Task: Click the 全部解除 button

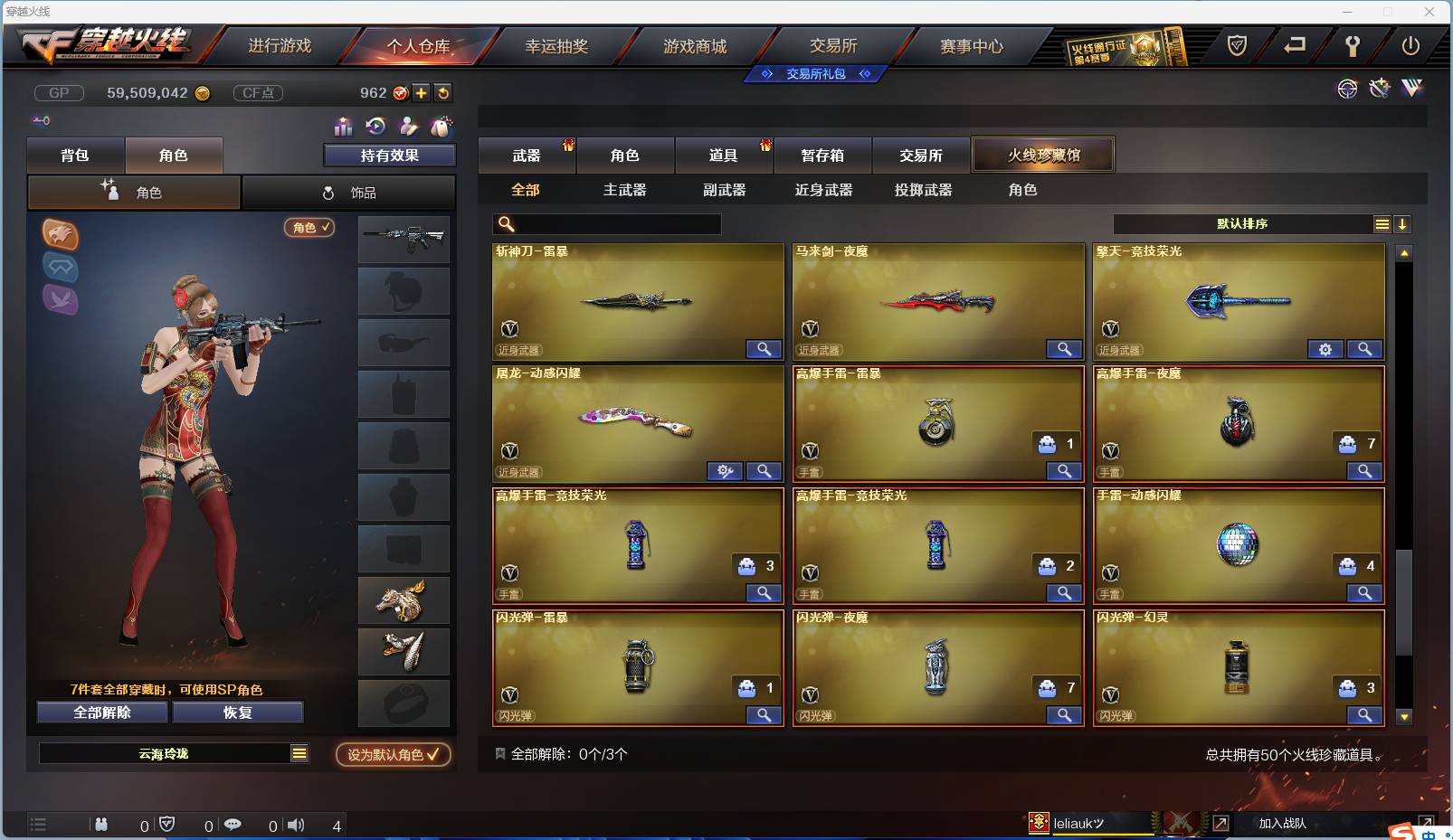Action: 101,712
